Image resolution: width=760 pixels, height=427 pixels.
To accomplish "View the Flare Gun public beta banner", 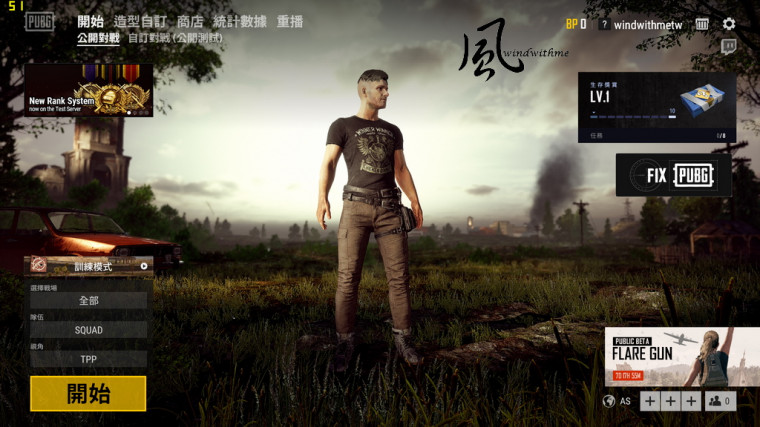I will point(681,356).
